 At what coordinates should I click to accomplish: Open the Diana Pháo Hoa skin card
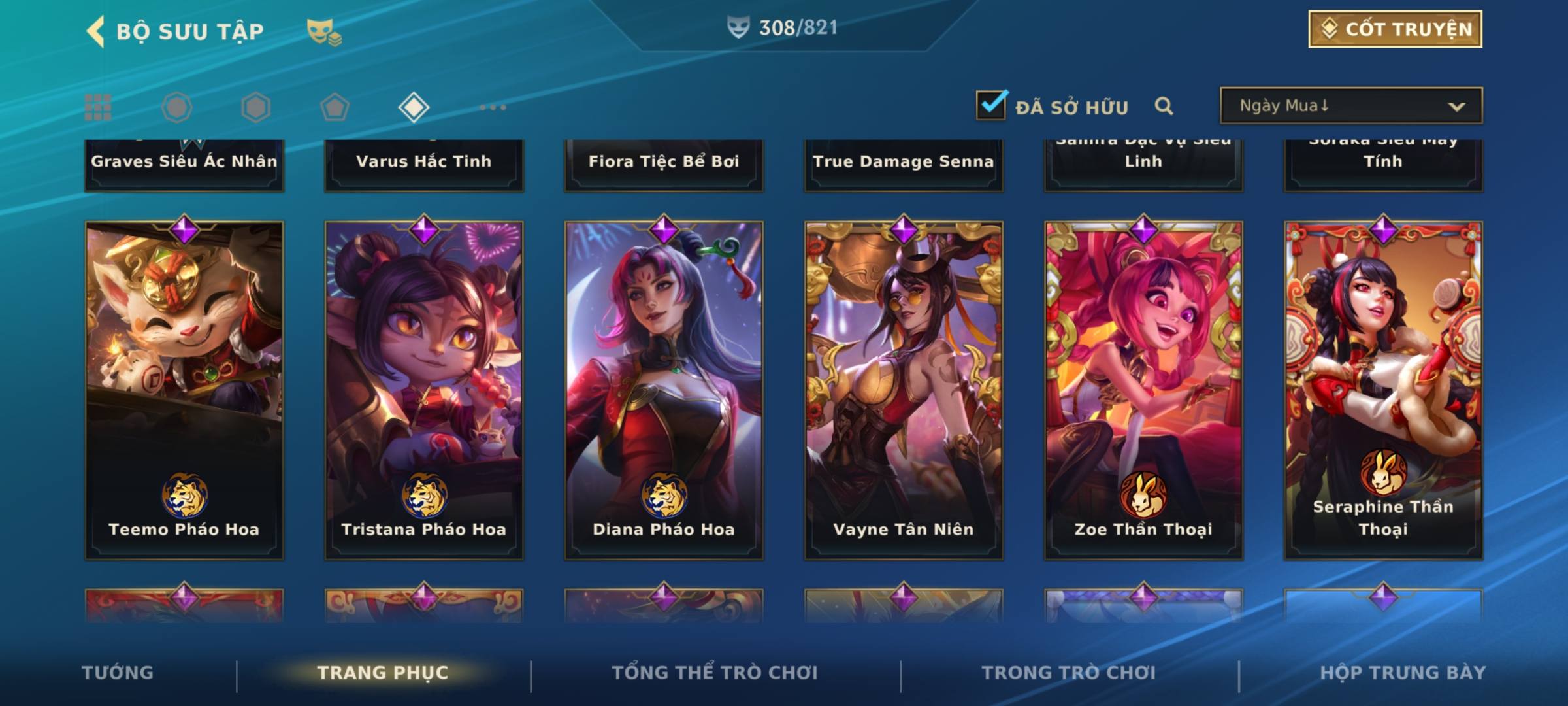pyautogui.click(x=664, y=390)
